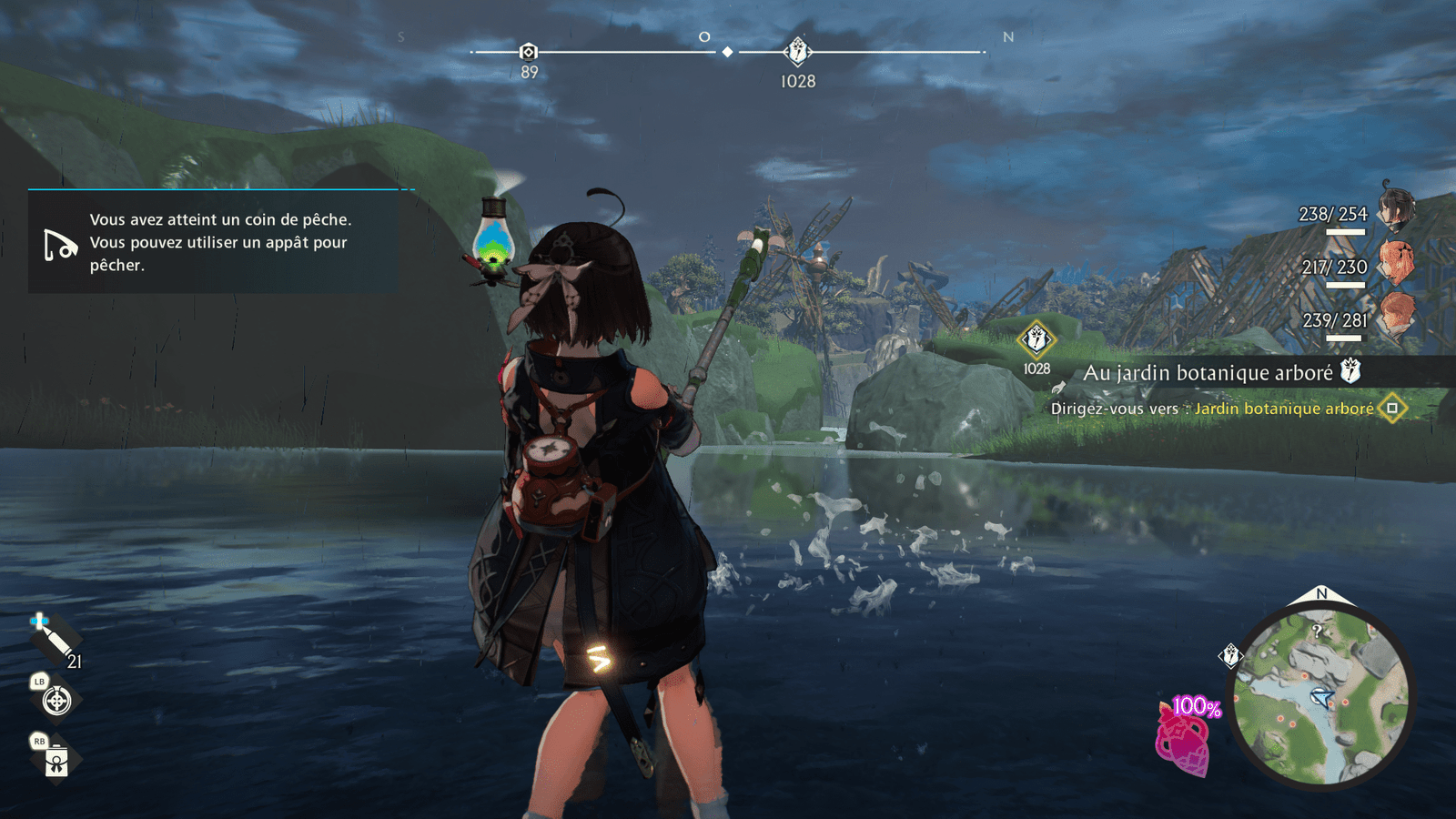Image resolution: width=1456 pixels, height=819 pixels.
Task: Click the yellow 'Jardin botanique arboré' objective
Action: pos(1284,409)
